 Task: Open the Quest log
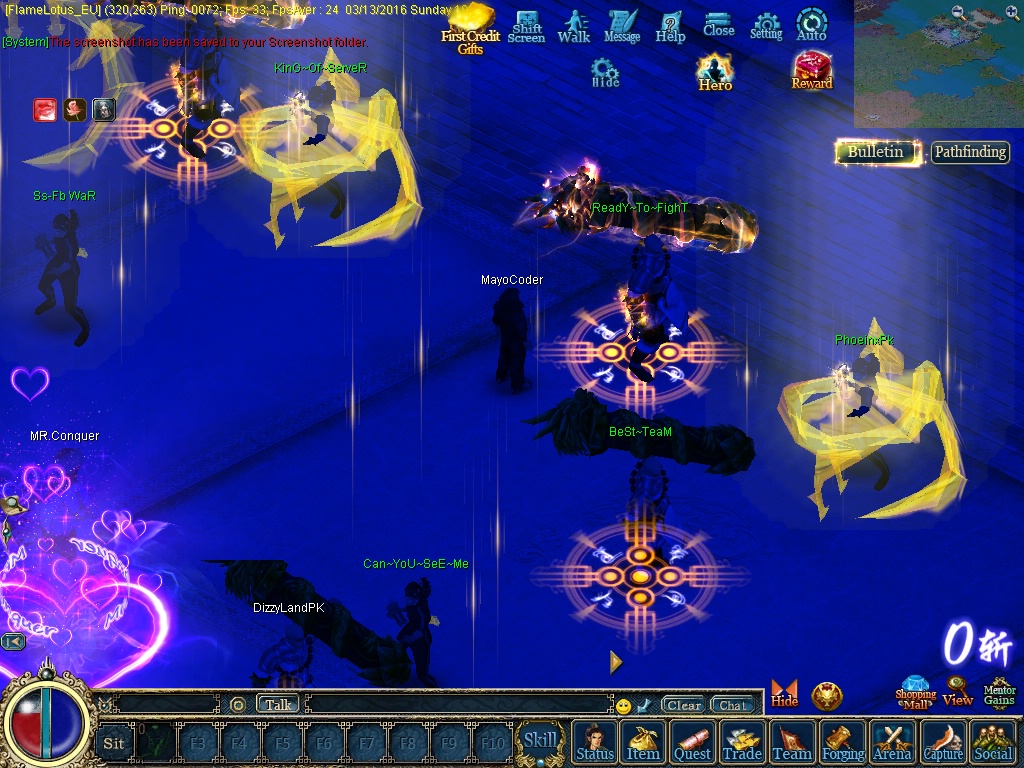(692, 743)
